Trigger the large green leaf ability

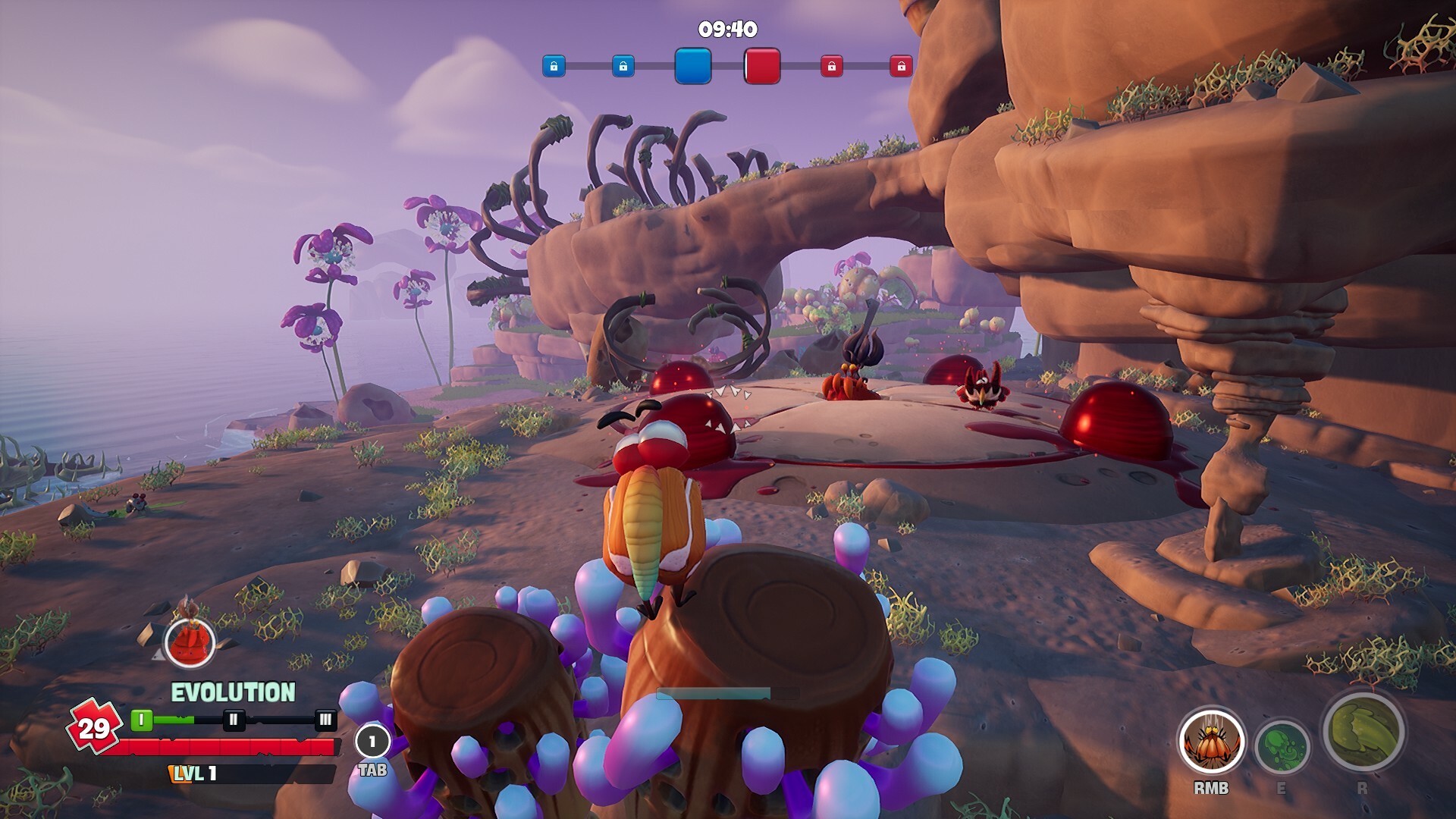tap(1363, 730)
